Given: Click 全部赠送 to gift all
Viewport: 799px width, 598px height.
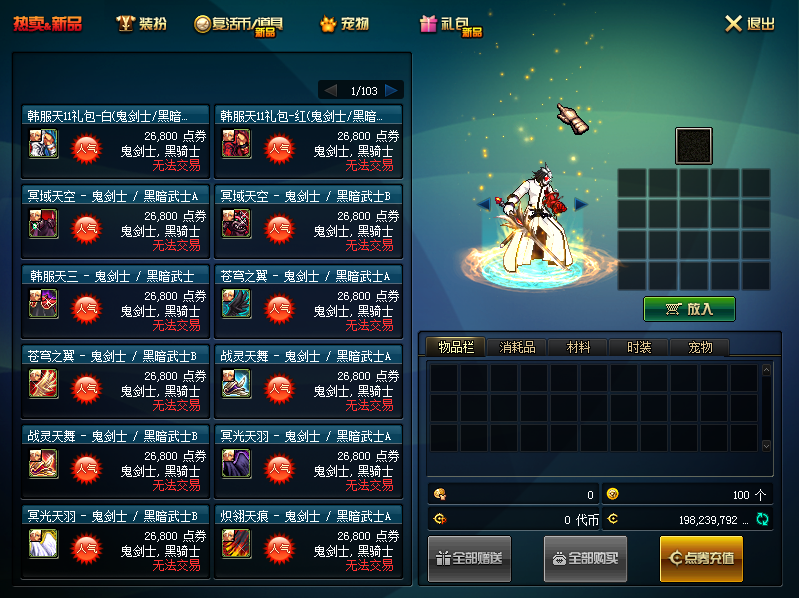Looking at the screenshot, I should click(470, 558).
